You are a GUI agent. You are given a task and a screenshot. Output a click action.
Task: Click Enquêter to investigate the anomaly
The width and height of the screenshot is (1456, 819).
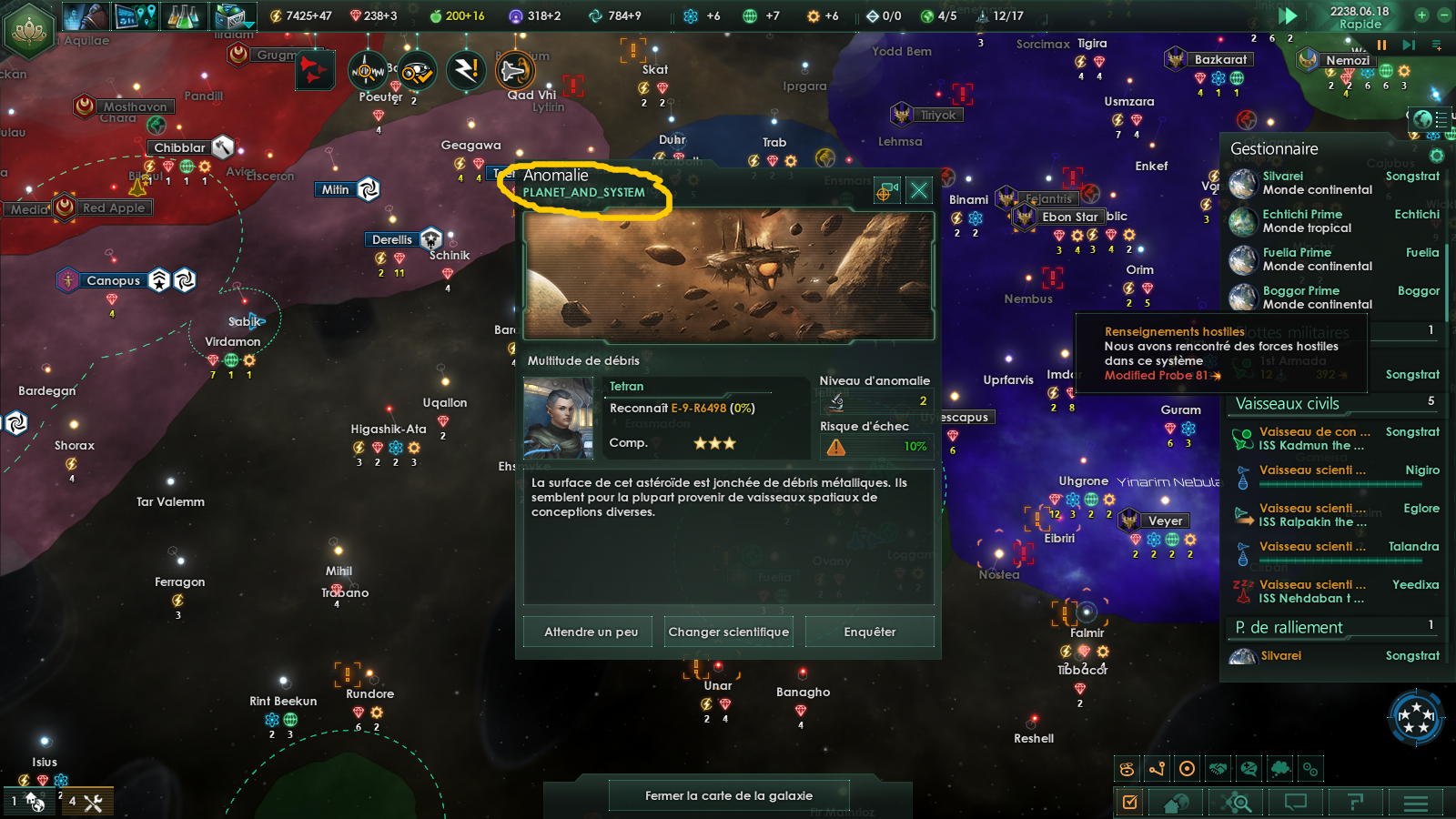tap(870, 631)
